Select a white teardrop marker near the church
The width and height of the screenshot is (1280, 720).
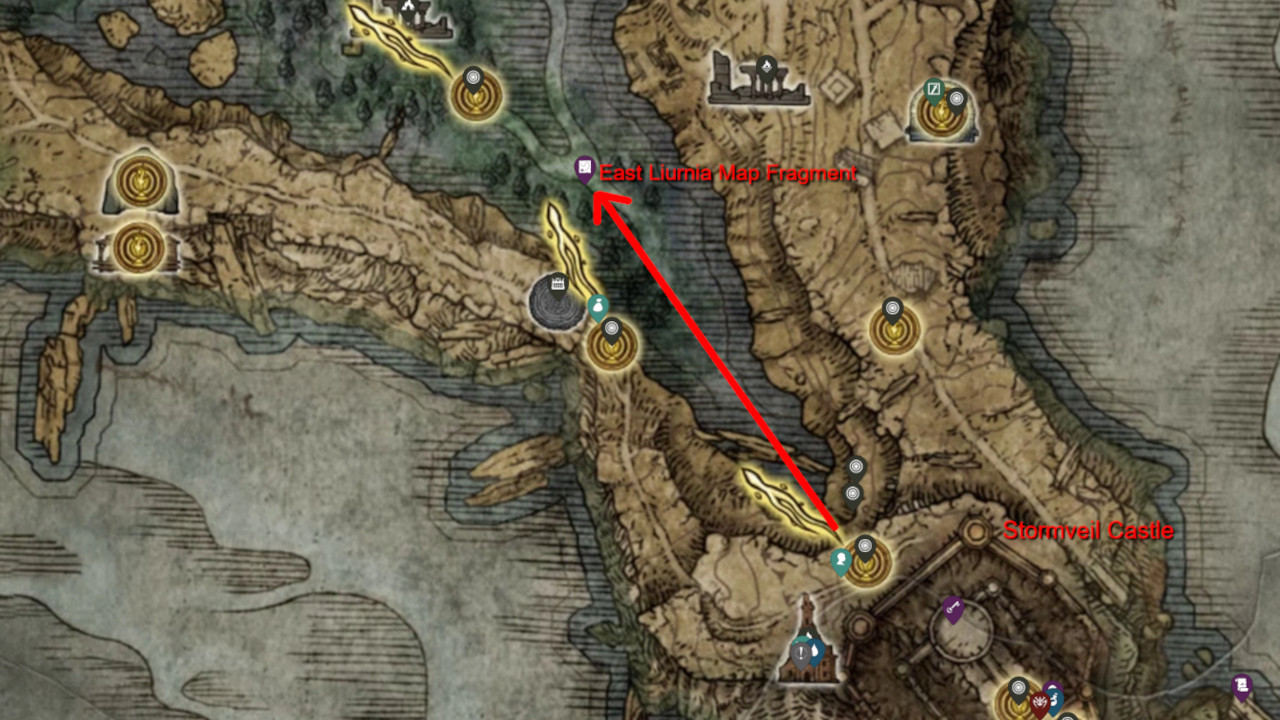coord(816,648)
